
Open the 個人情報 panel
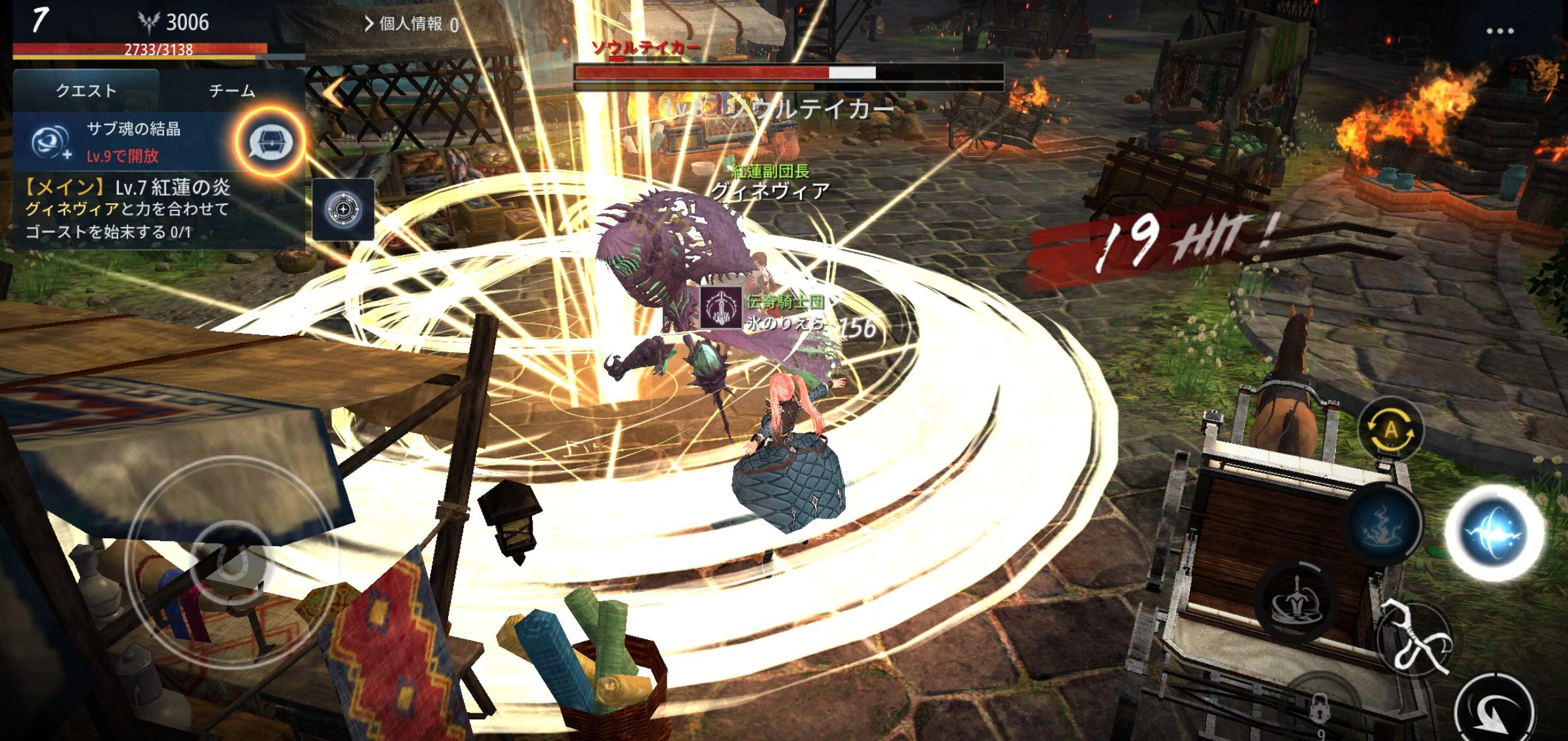pos(411,24)
